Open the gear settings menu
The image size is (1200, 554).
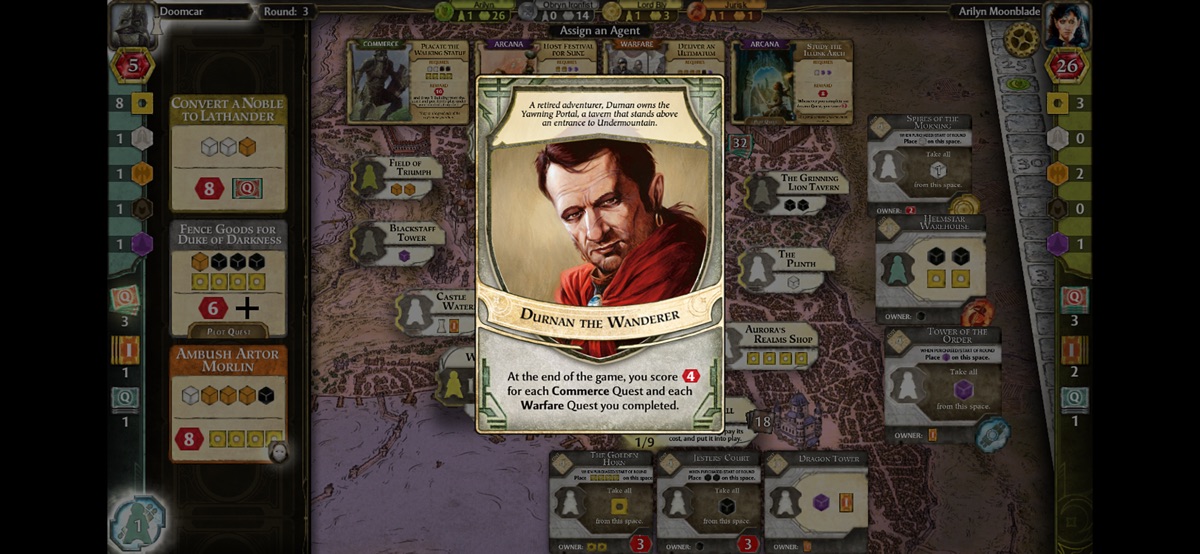pos(1021,40)
